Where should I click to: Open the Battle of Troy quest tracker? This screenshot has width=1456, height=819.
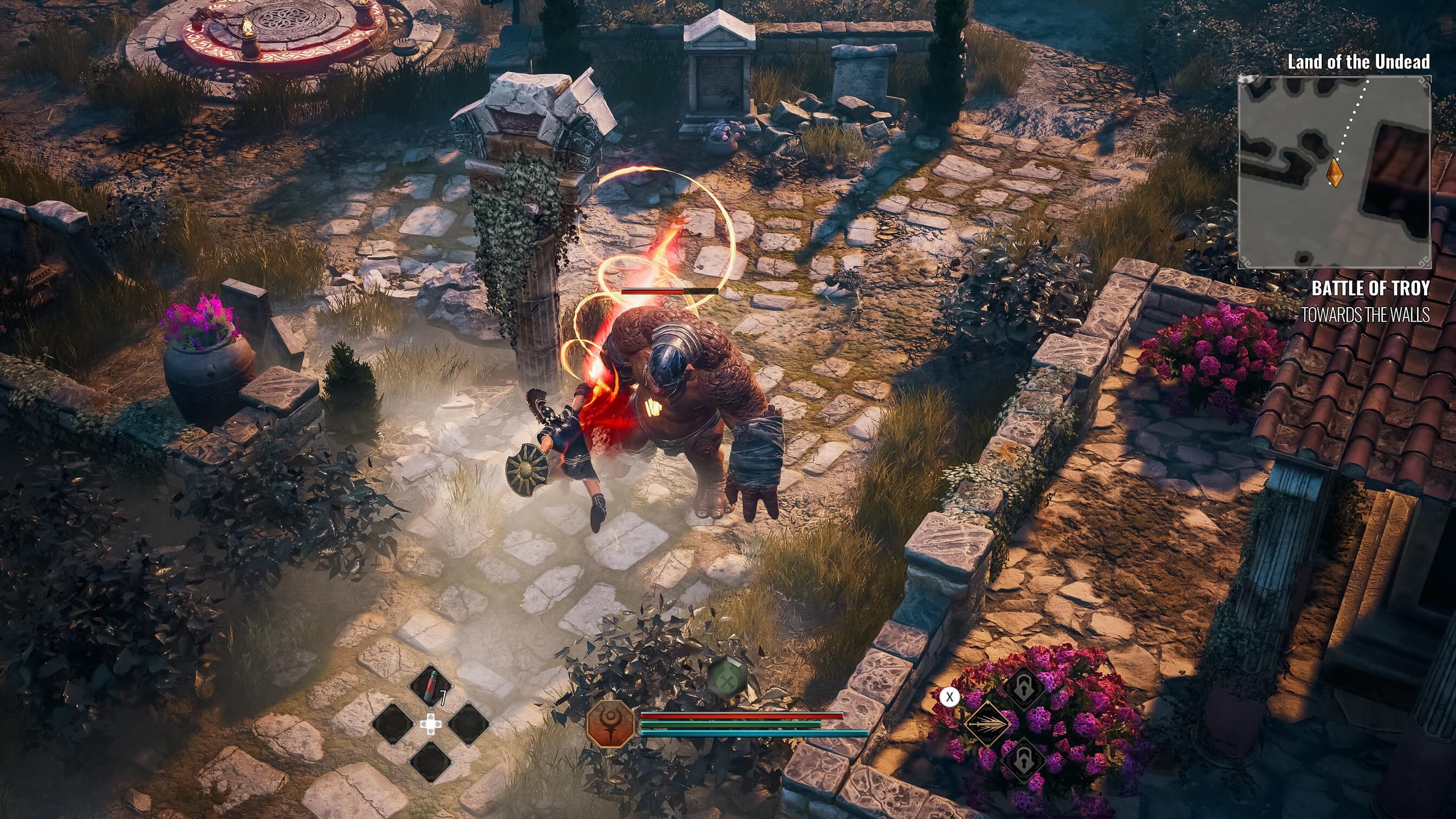[x=1370, y=288]
